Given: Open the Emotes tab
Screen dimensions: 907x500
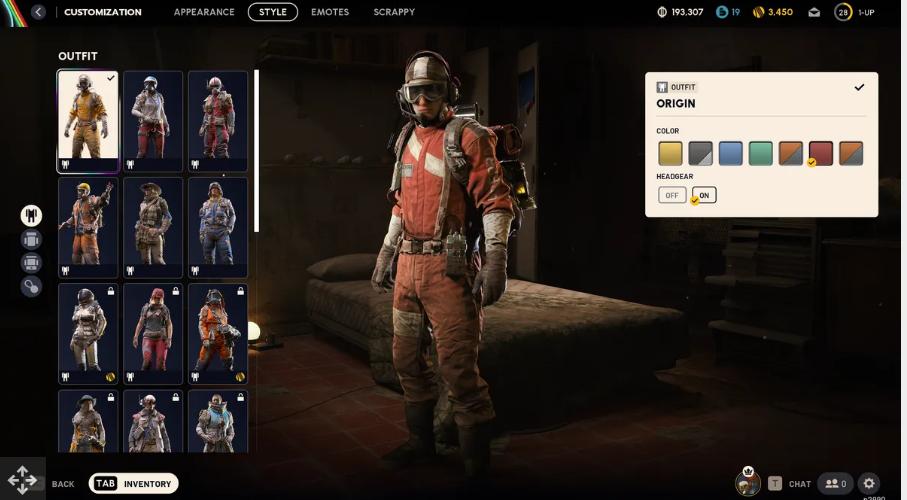Looking at the screenshot, I should coord(330,12).
